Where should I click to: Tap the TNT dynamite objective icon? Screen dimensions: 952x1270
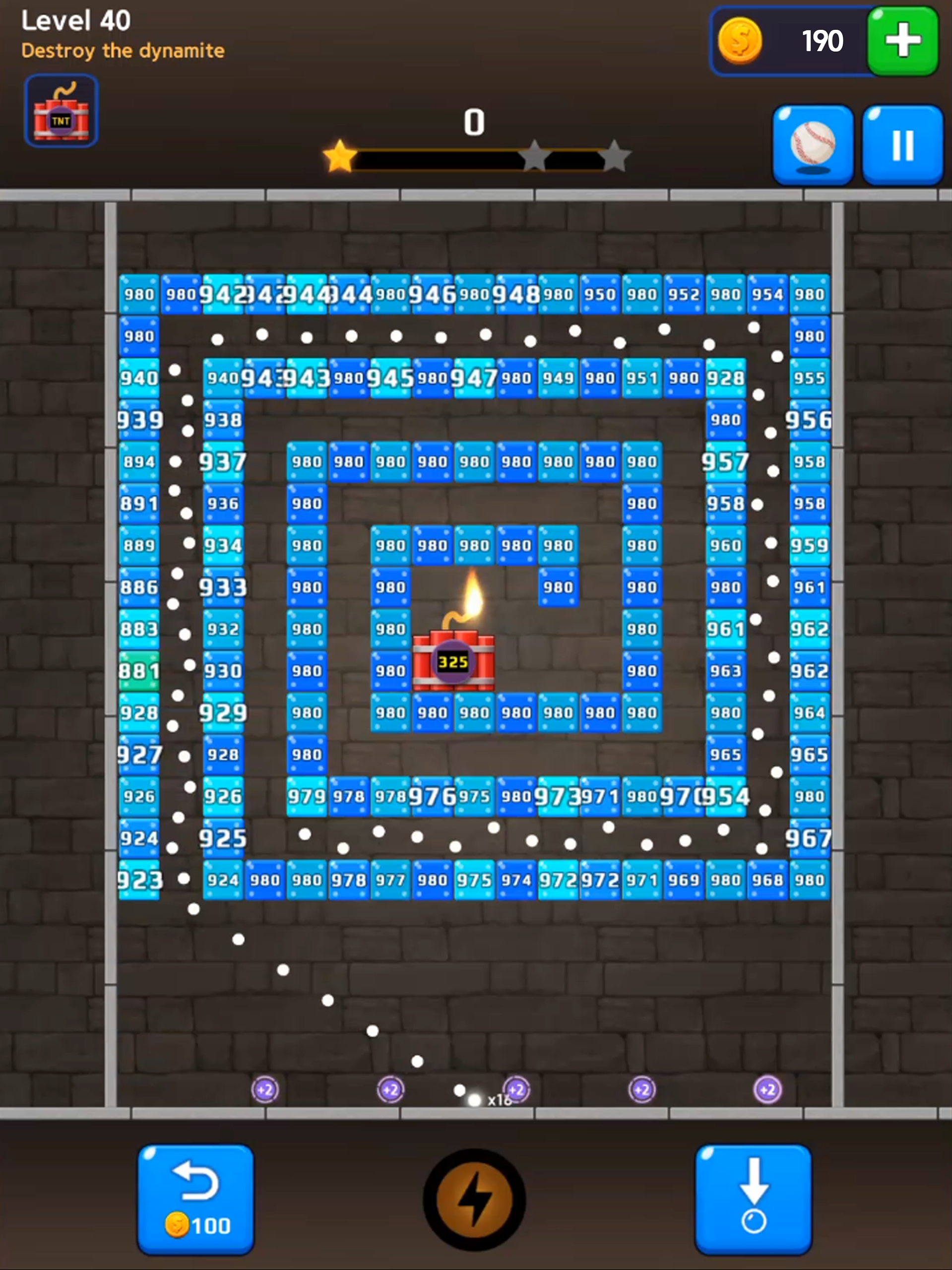[x=61, y=110]
